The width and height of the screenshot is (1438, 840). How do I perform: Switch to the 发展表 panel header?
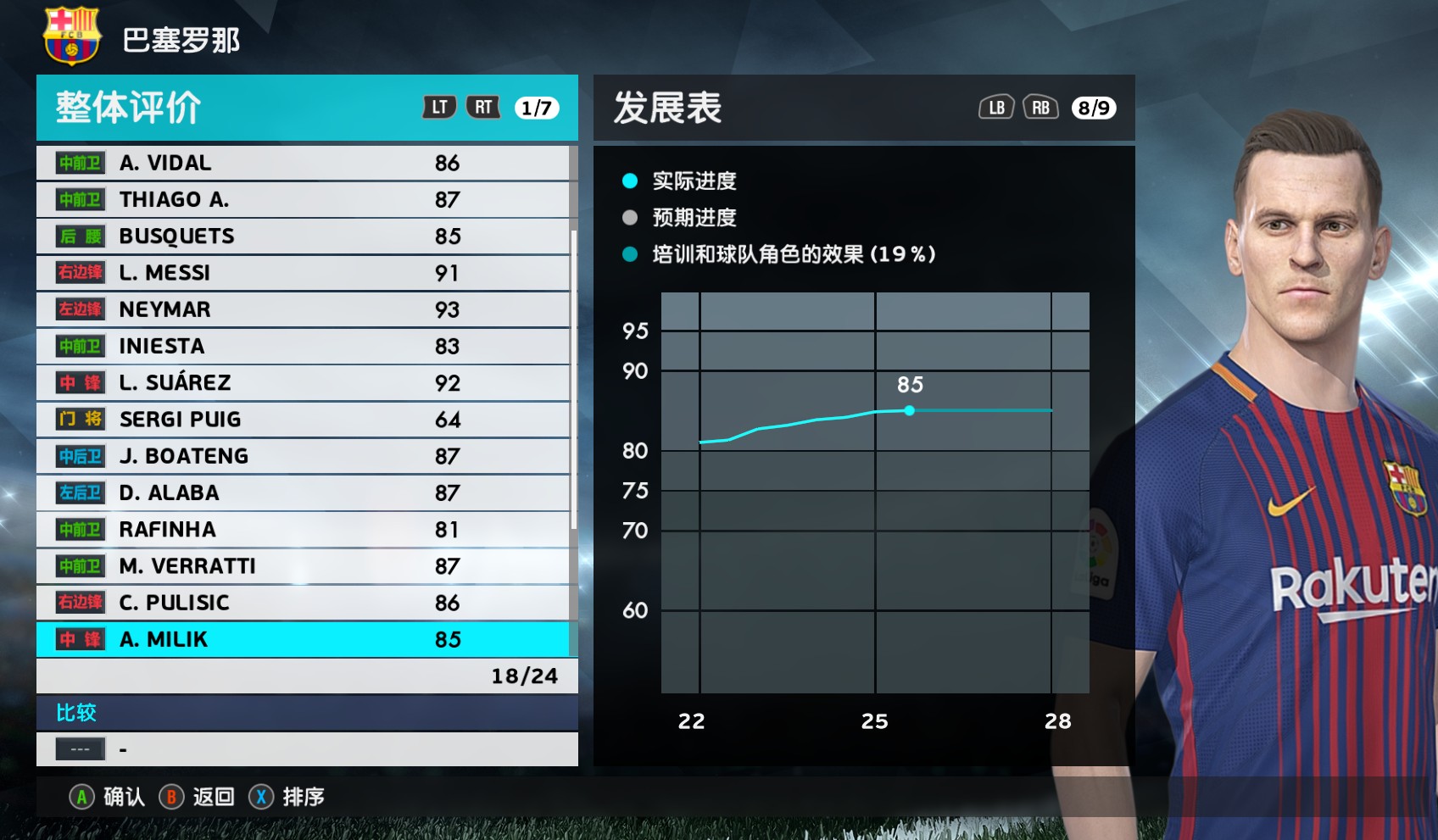pyautogui.click(x=666, y=108)
